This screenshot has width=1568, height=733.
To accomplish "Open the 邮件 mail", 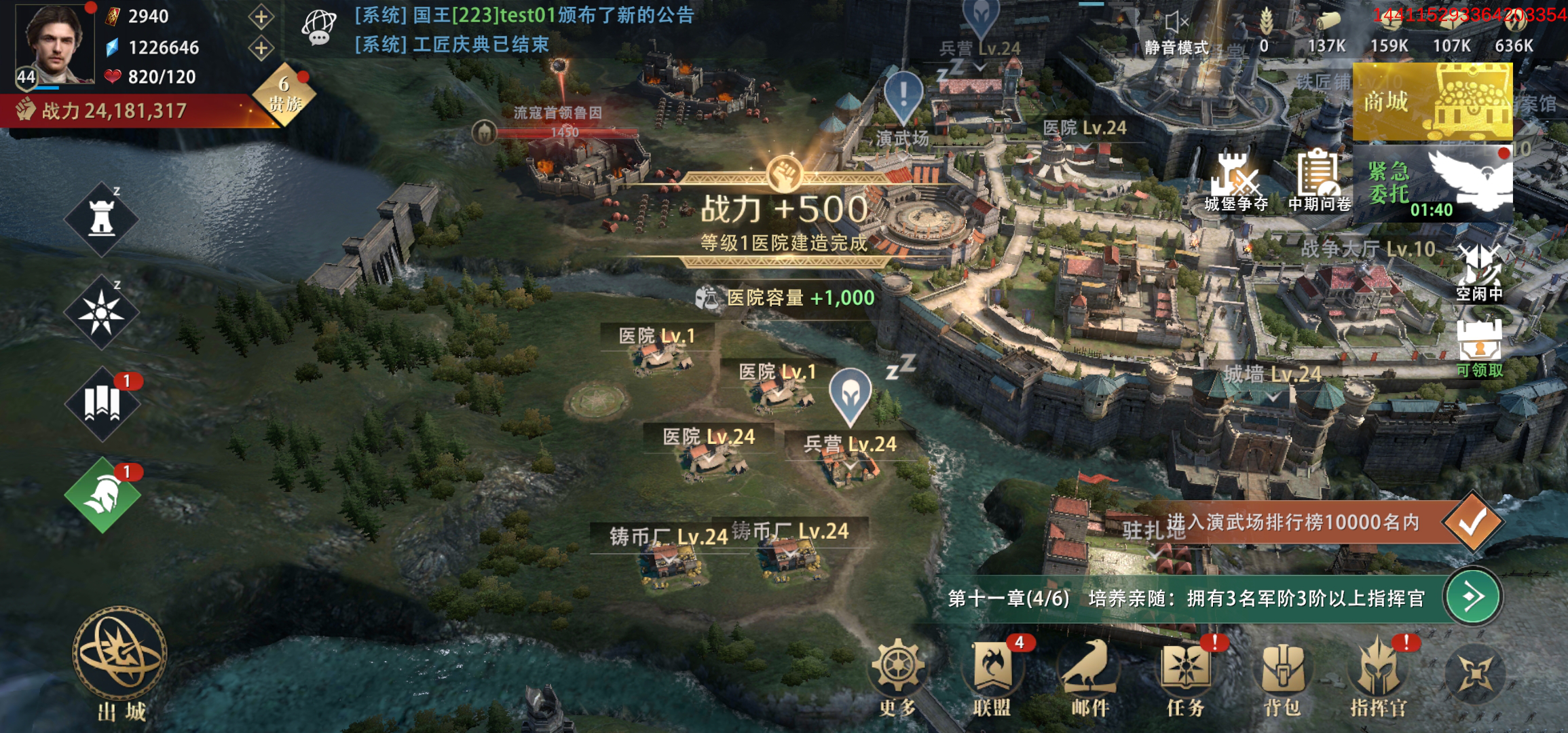I will pyautogui.click(x=1089, y=675).
